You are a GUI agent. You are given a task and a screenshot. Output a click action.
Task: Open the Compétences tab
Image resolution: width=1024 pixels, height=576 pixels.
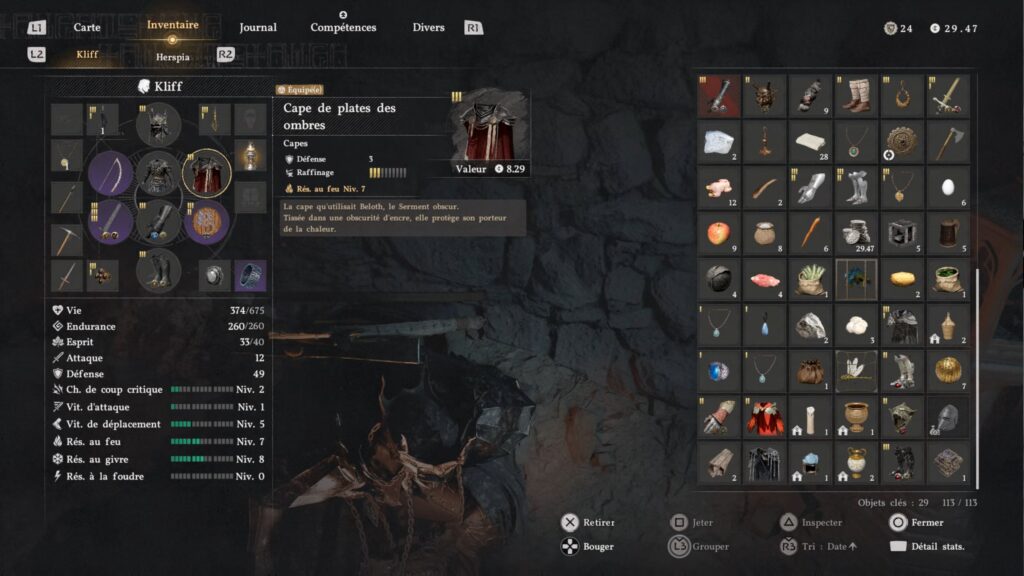[x=343, y=27]
